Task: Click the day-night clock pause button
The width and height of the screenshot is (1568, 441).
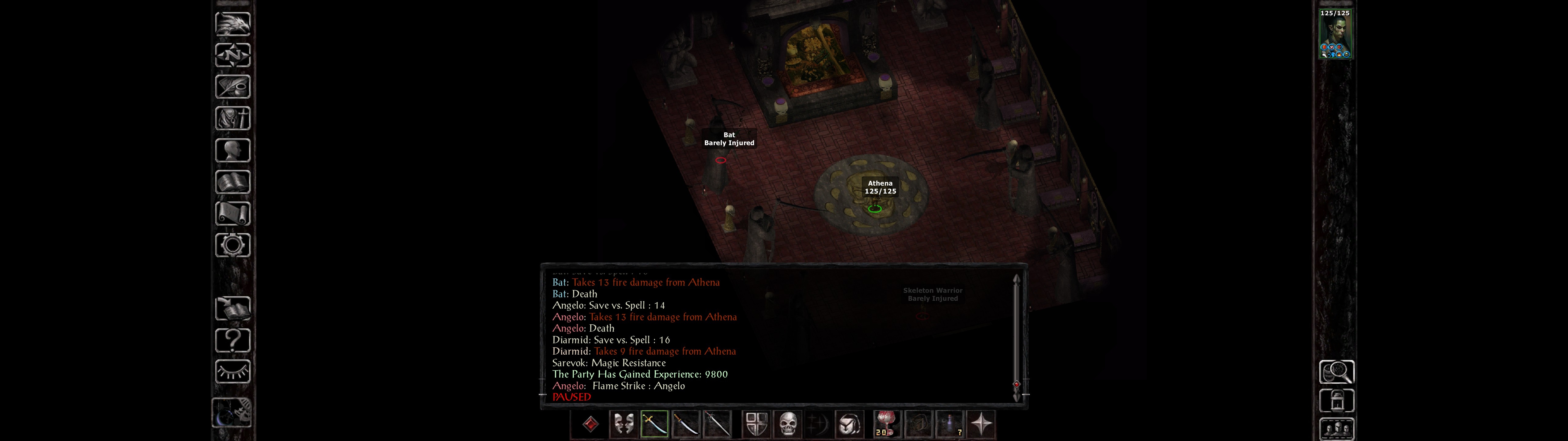Action: tap(232, 413)
